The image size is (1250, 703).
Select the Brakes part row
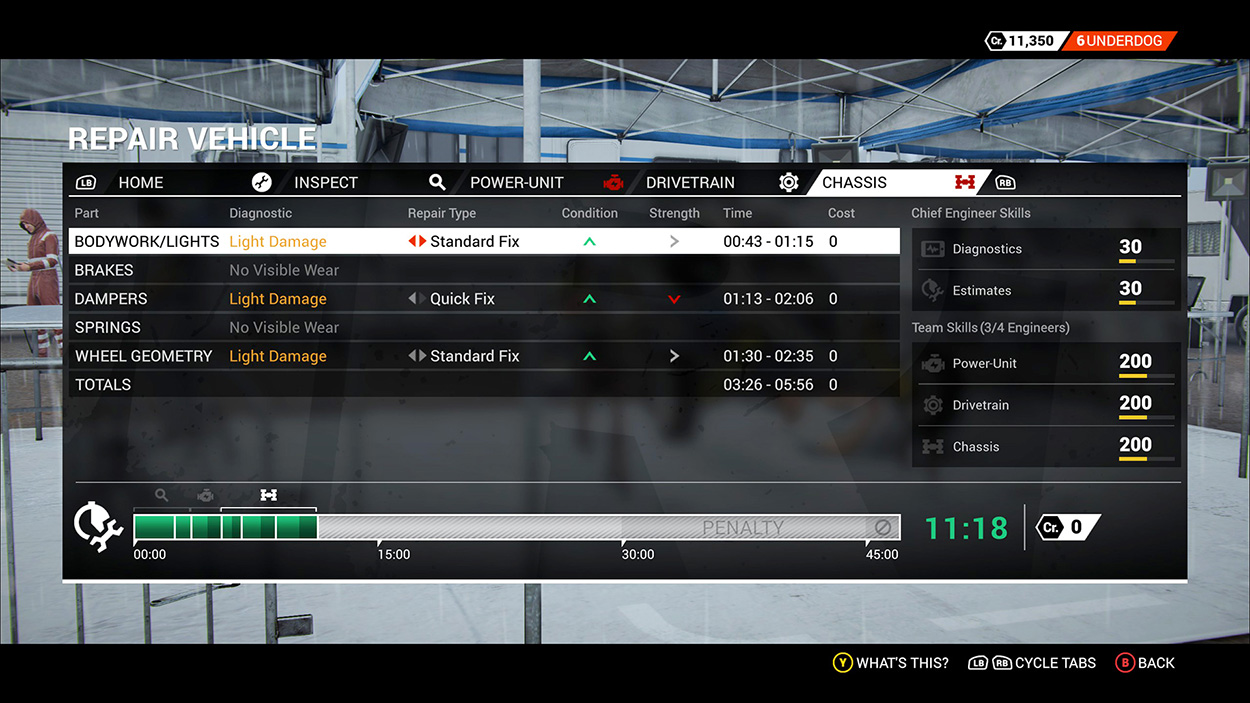pyautogui.click(x=104, y=270)
